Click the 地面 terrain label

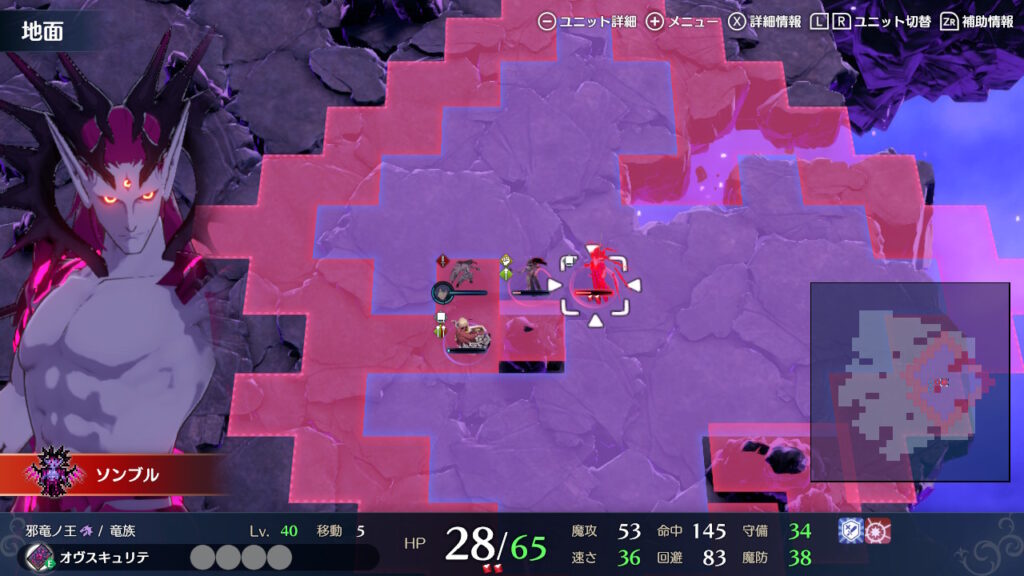[x=44, y=32]
